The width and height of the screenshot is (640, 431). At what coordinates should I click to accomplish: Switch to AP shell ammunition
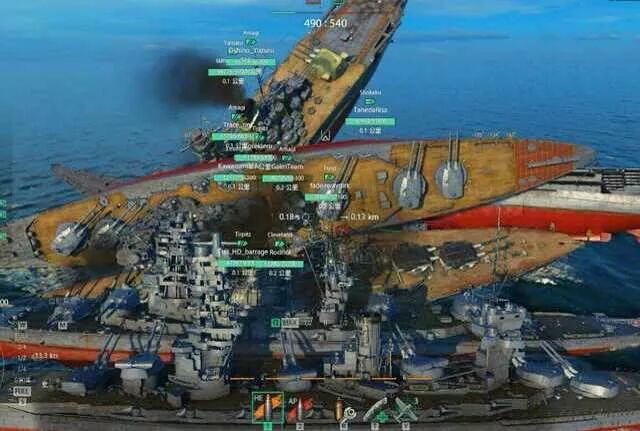[300, 408]
